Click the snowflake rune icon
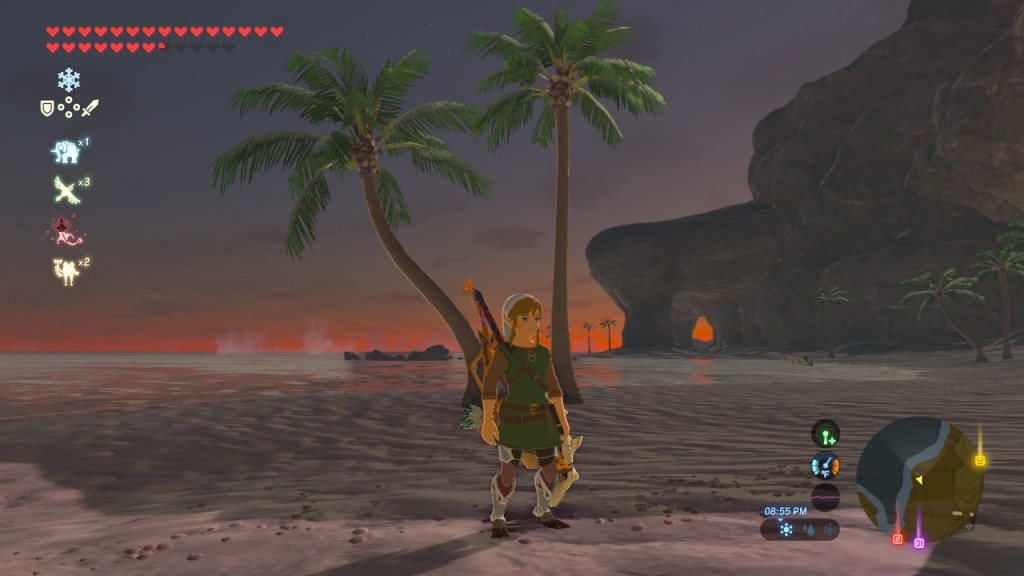Viewport: 1024px width, 576px height. click(69, 80)
